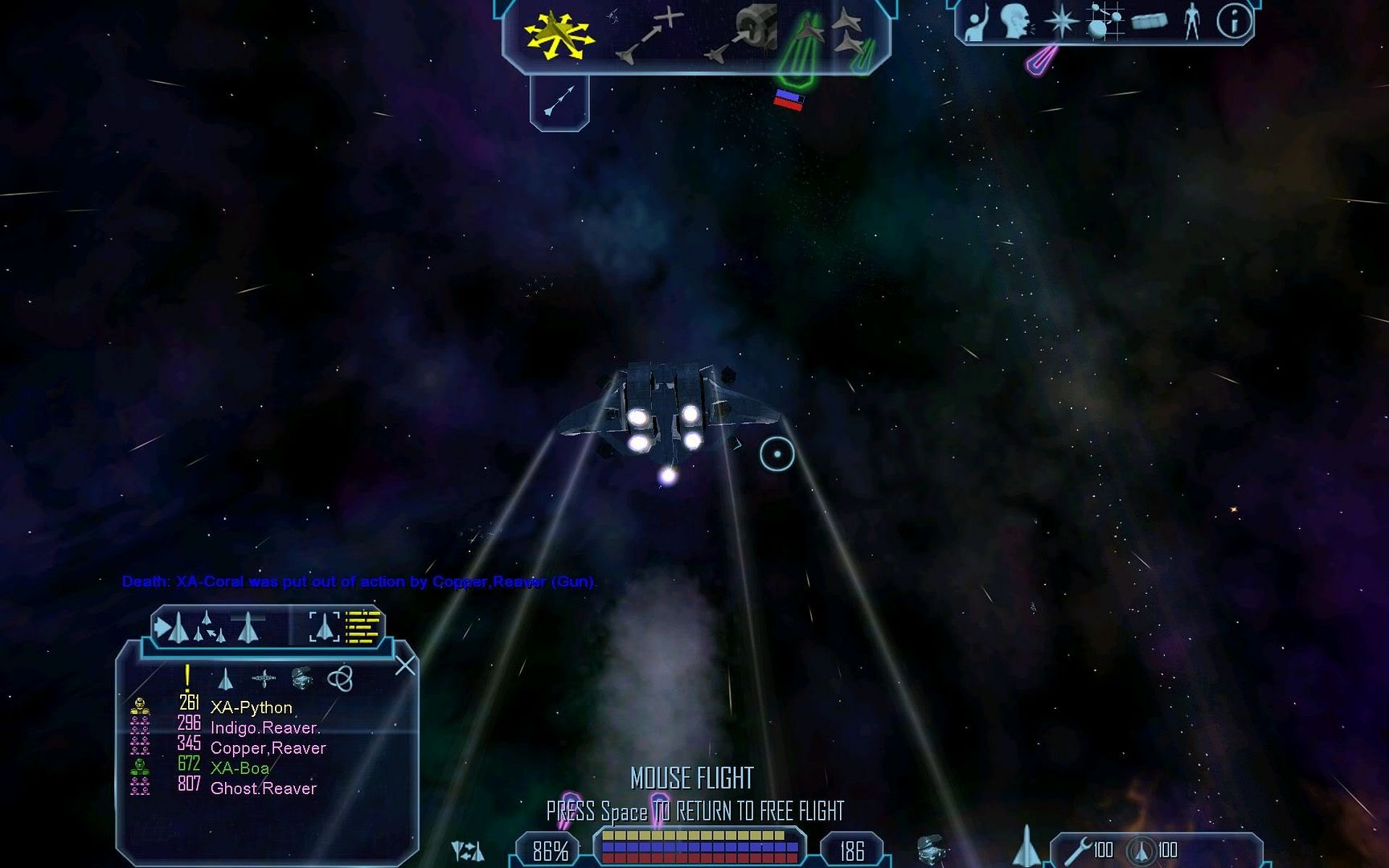The width and height of the screenshot is (1389, 868).
Task: Target Indigo.Reaver in the contact list
Action: coord(264,728)
